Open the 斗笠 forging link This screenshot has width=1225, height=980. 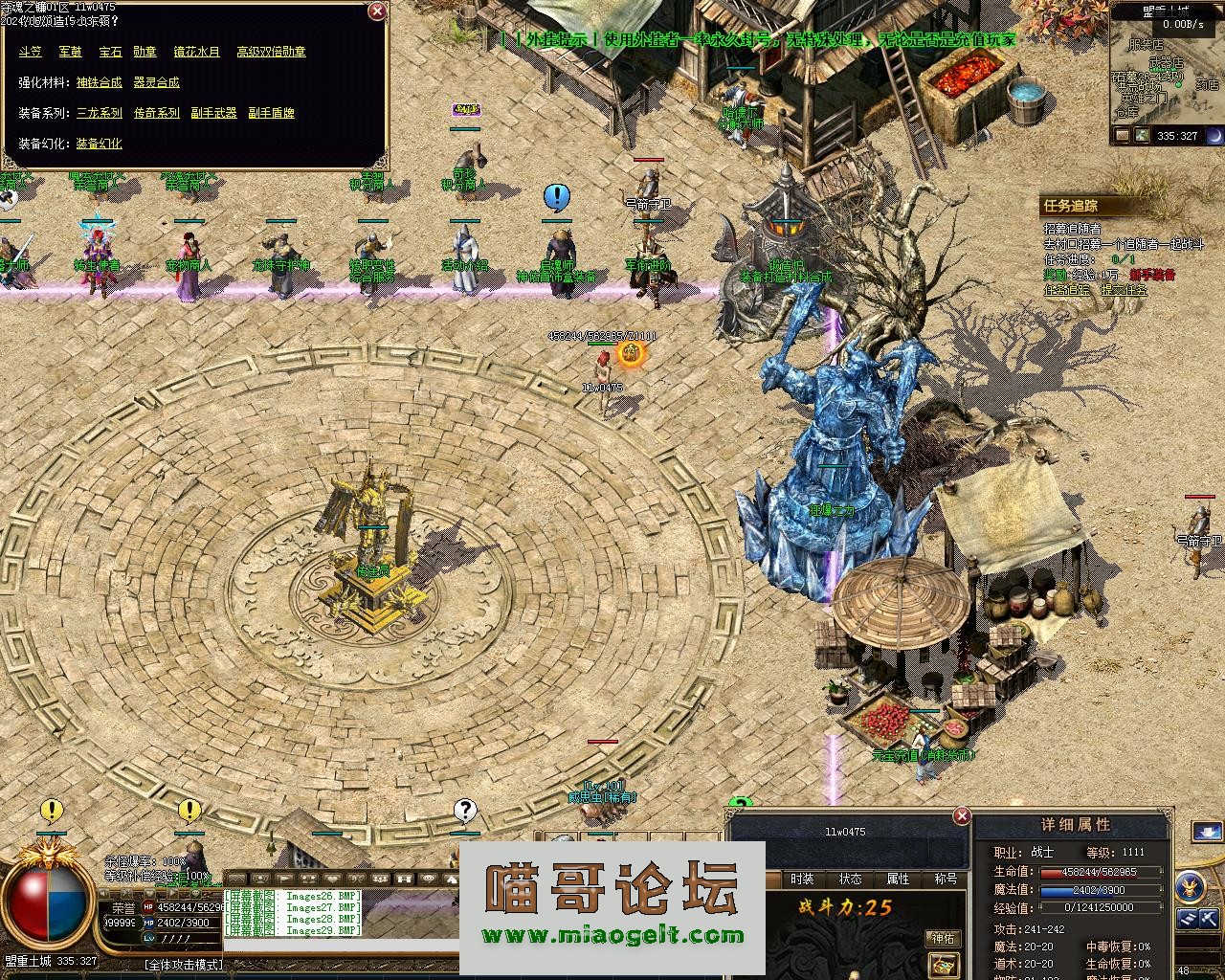point(30,52)
